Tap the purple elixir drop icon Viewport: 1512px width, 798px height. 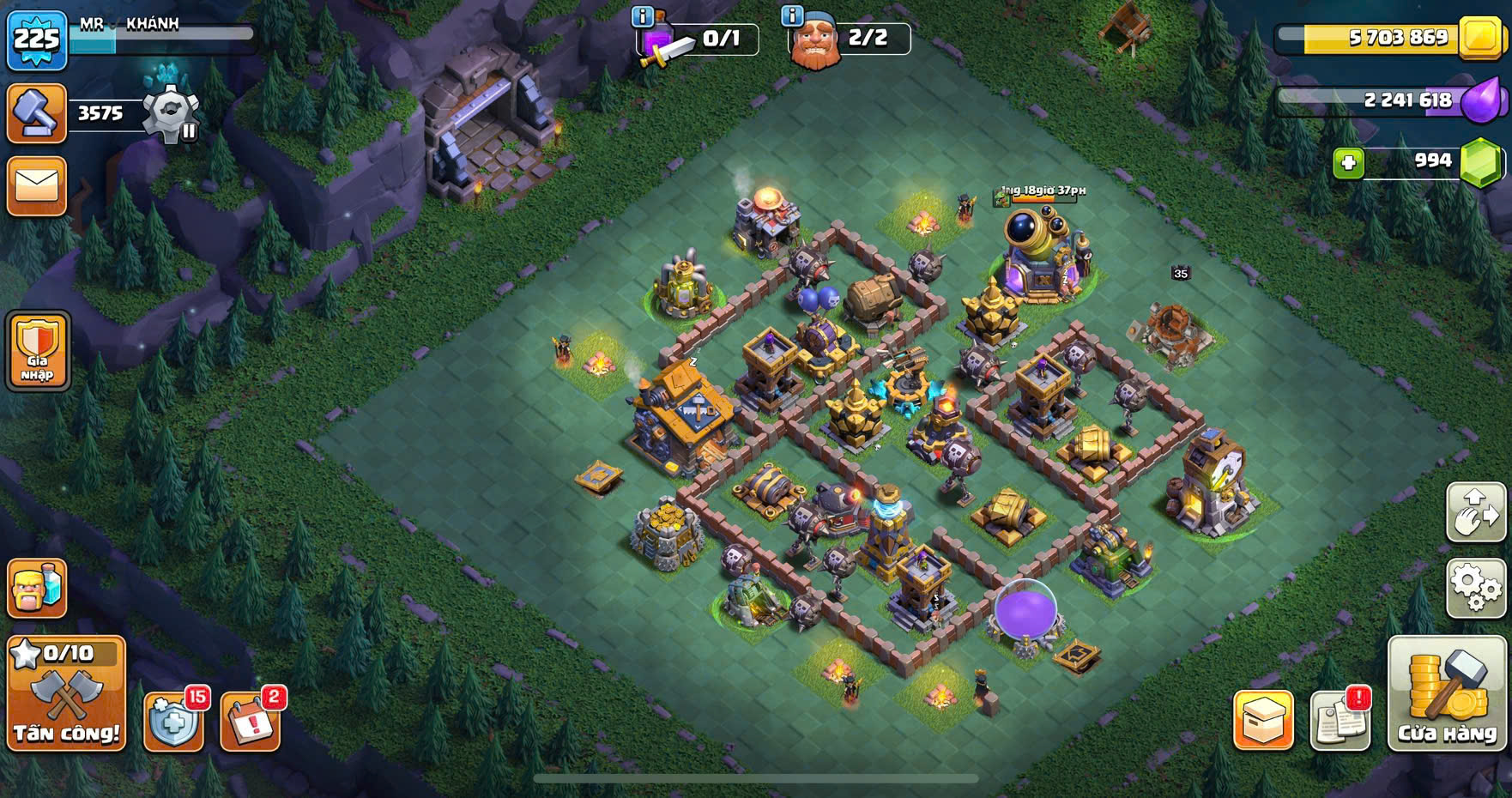point(1481,101)
